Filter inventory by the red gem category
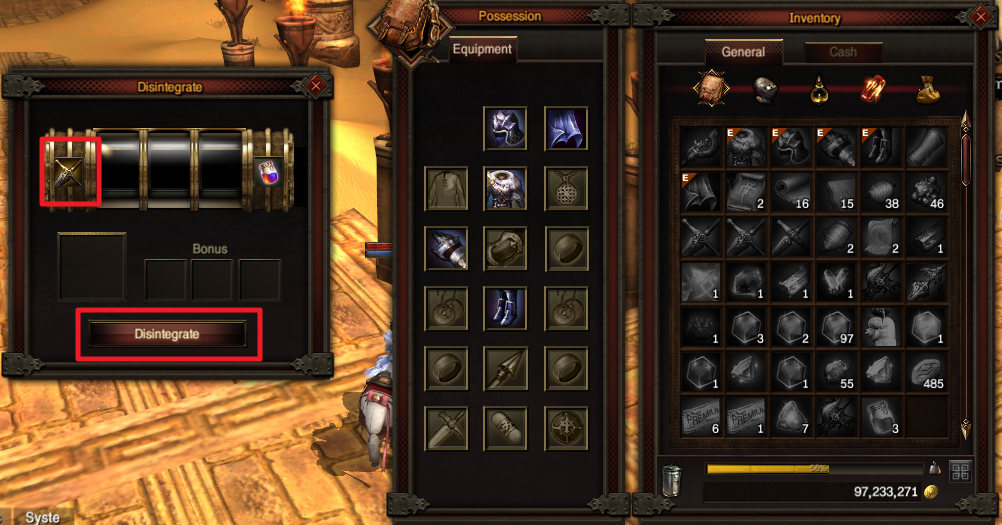Image resolution: width=1002 pixels, height=525 pixels. coord(873,90)
